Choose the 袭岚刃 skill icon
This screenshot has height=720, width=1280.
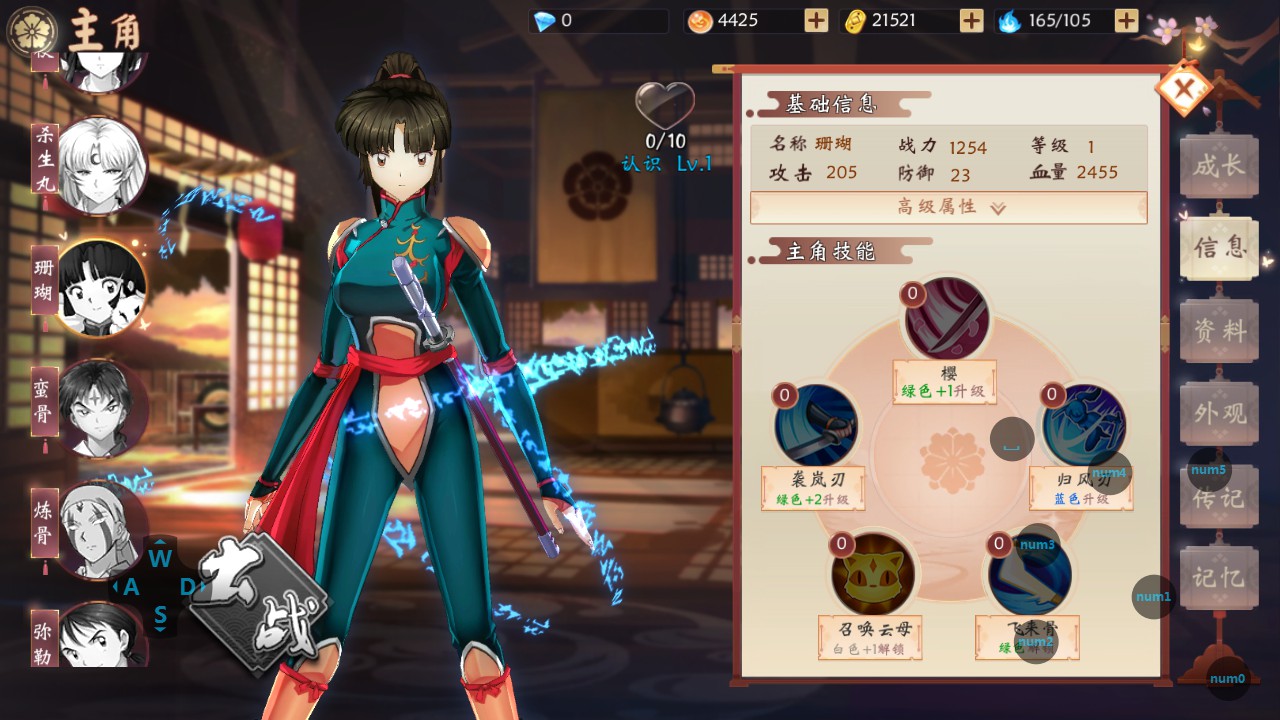point(815,425)
